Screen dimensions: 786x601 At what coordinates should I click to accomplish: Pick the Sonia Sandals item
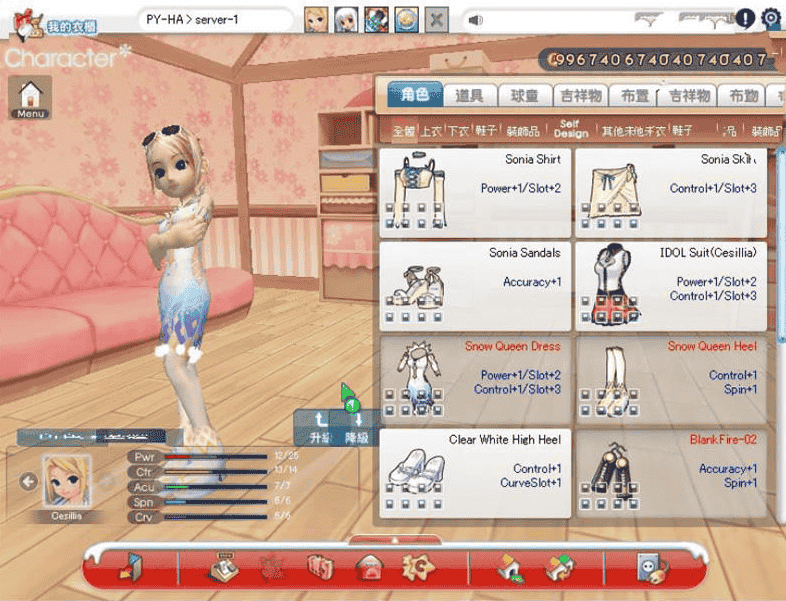[x=475, y=286]
